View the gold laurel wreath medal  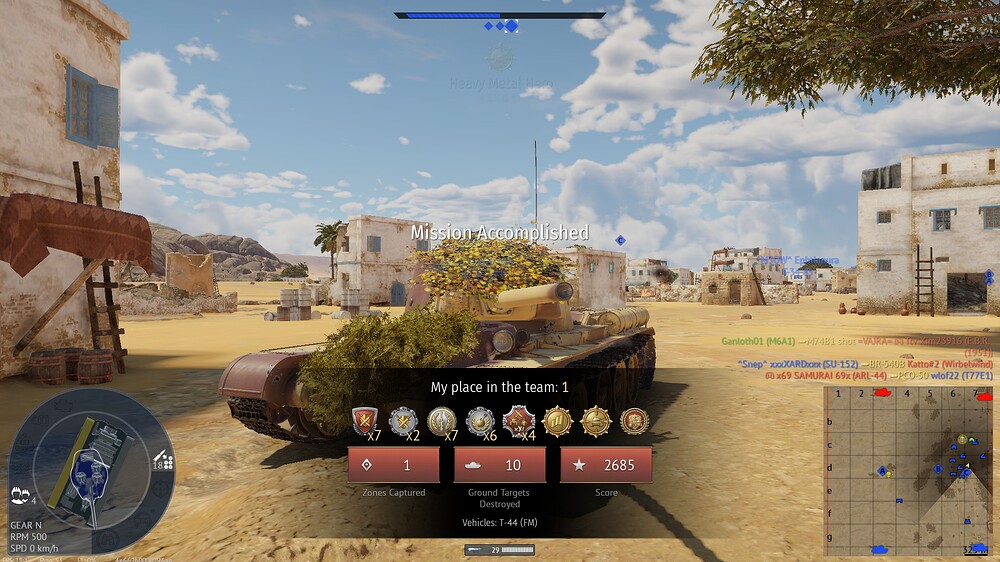[x=442, y=421]
